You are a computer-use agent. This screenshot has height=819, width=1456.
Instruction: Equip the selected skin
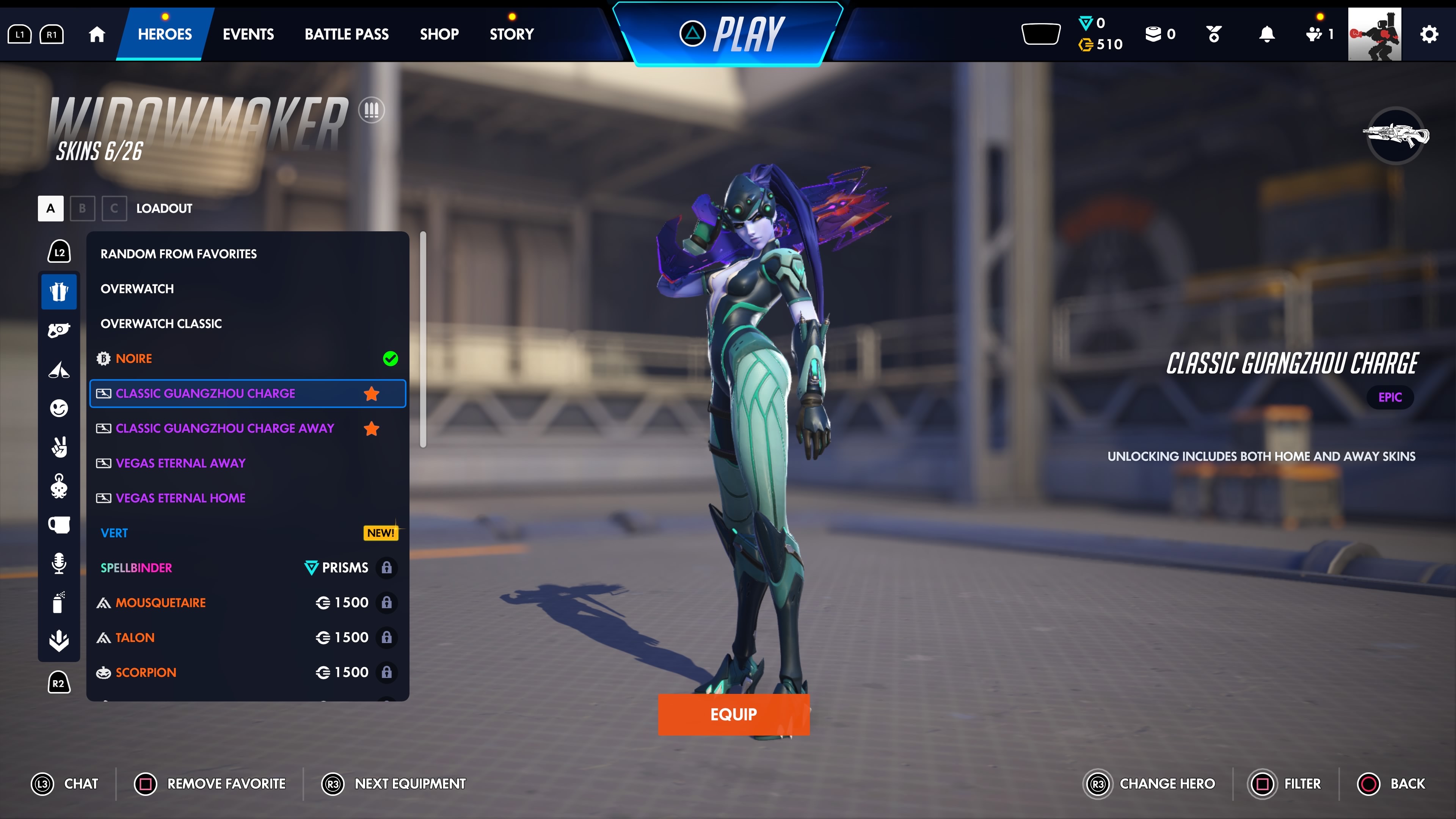coord(733,714)
